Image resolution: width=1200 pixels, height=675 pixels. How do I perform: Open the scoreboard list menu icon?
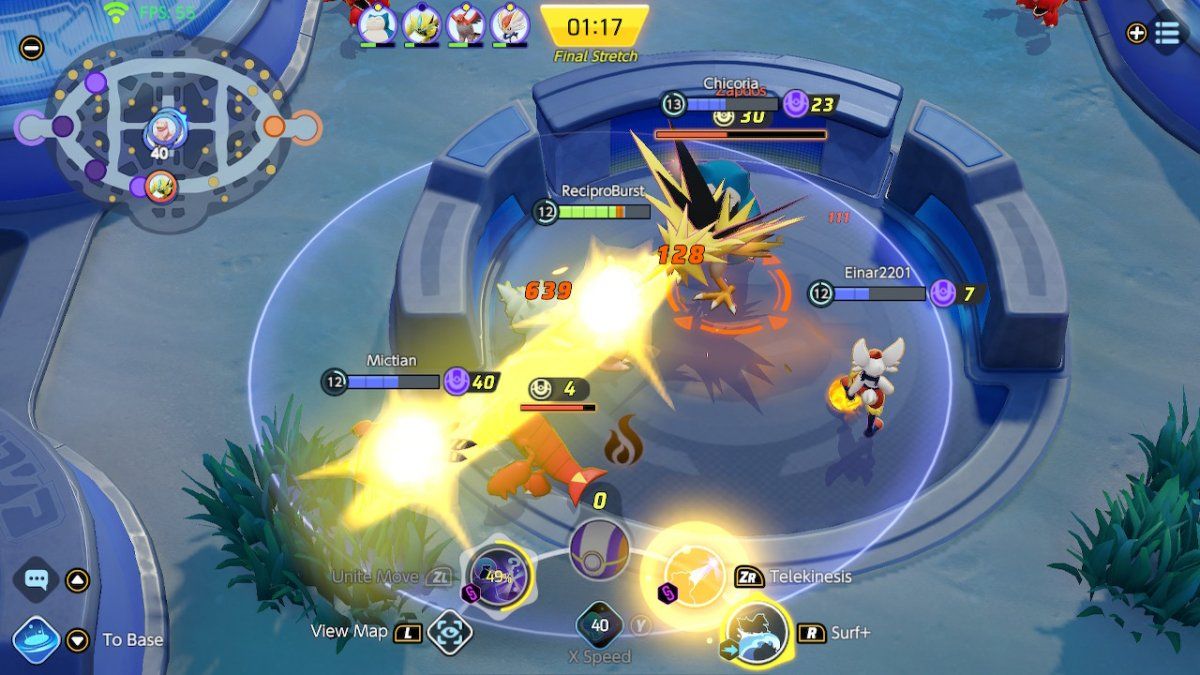click(1167, 33)
